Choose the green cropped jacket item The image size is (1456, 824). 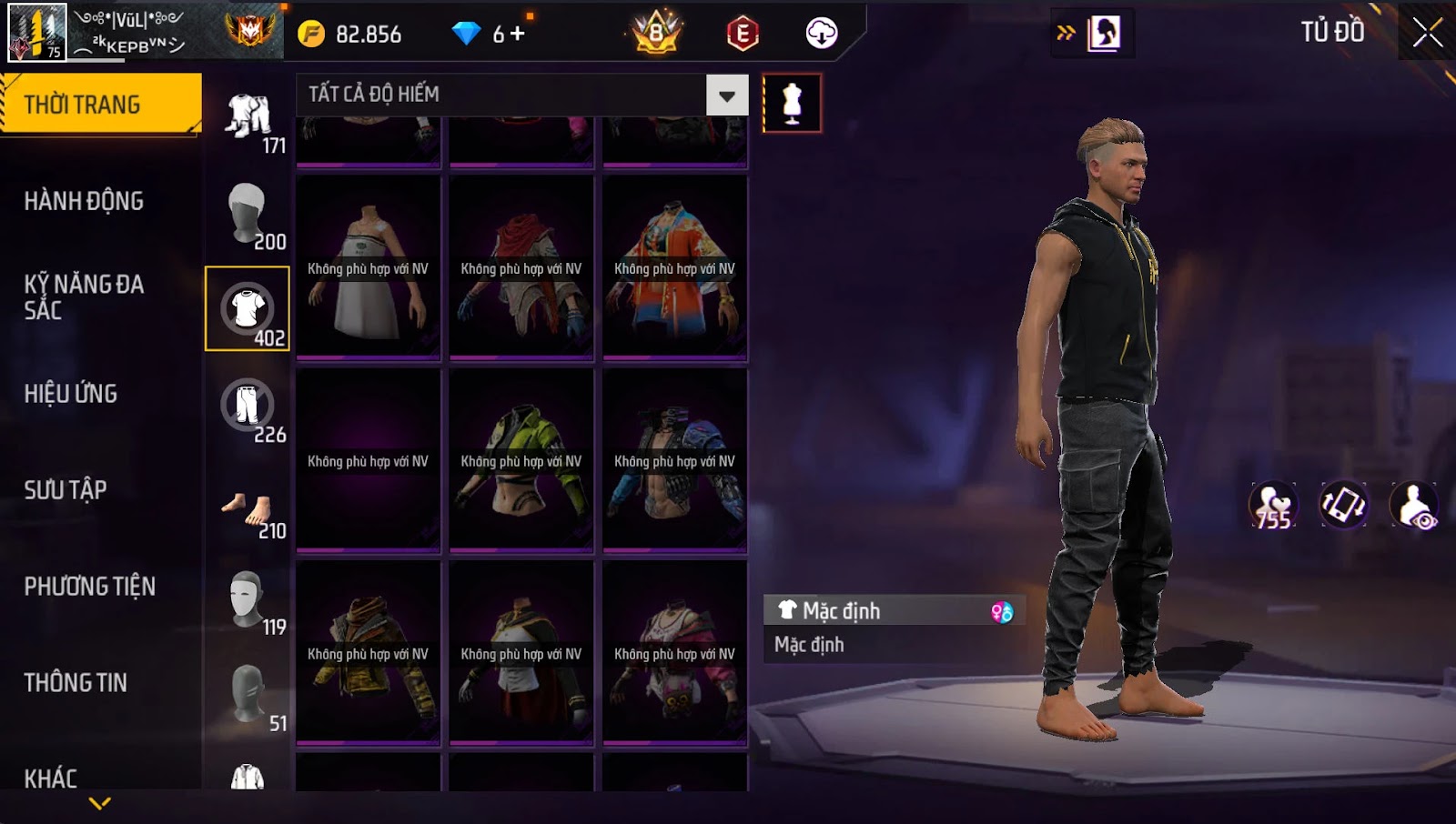pos(521,461)
